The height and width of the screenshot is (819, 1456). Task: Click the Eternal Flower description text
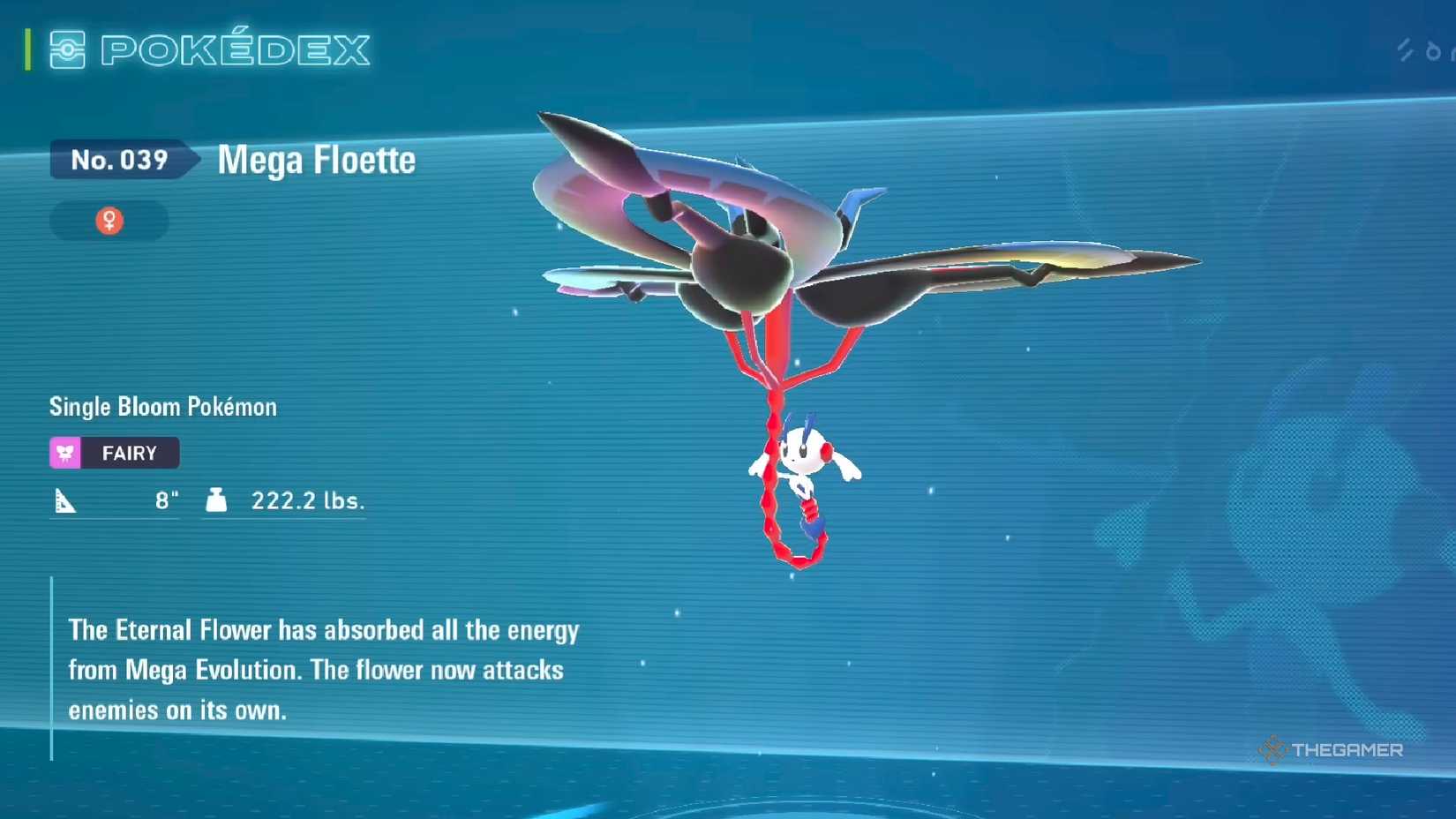pyautogui.click(x=323, y=669)
